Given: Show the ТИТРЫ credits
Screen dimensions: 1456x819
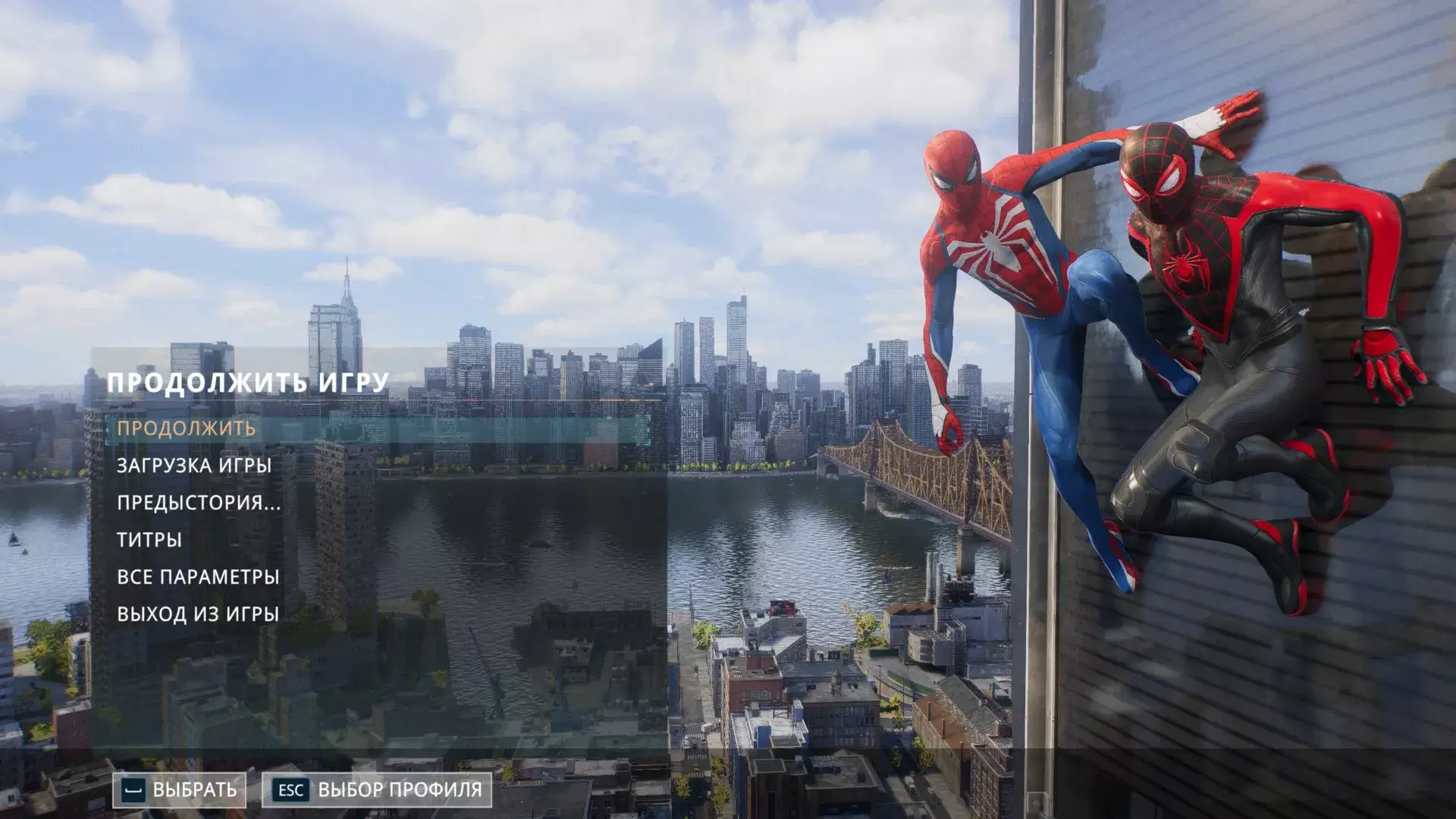Looking at the screenshot, I should point(149,540).
